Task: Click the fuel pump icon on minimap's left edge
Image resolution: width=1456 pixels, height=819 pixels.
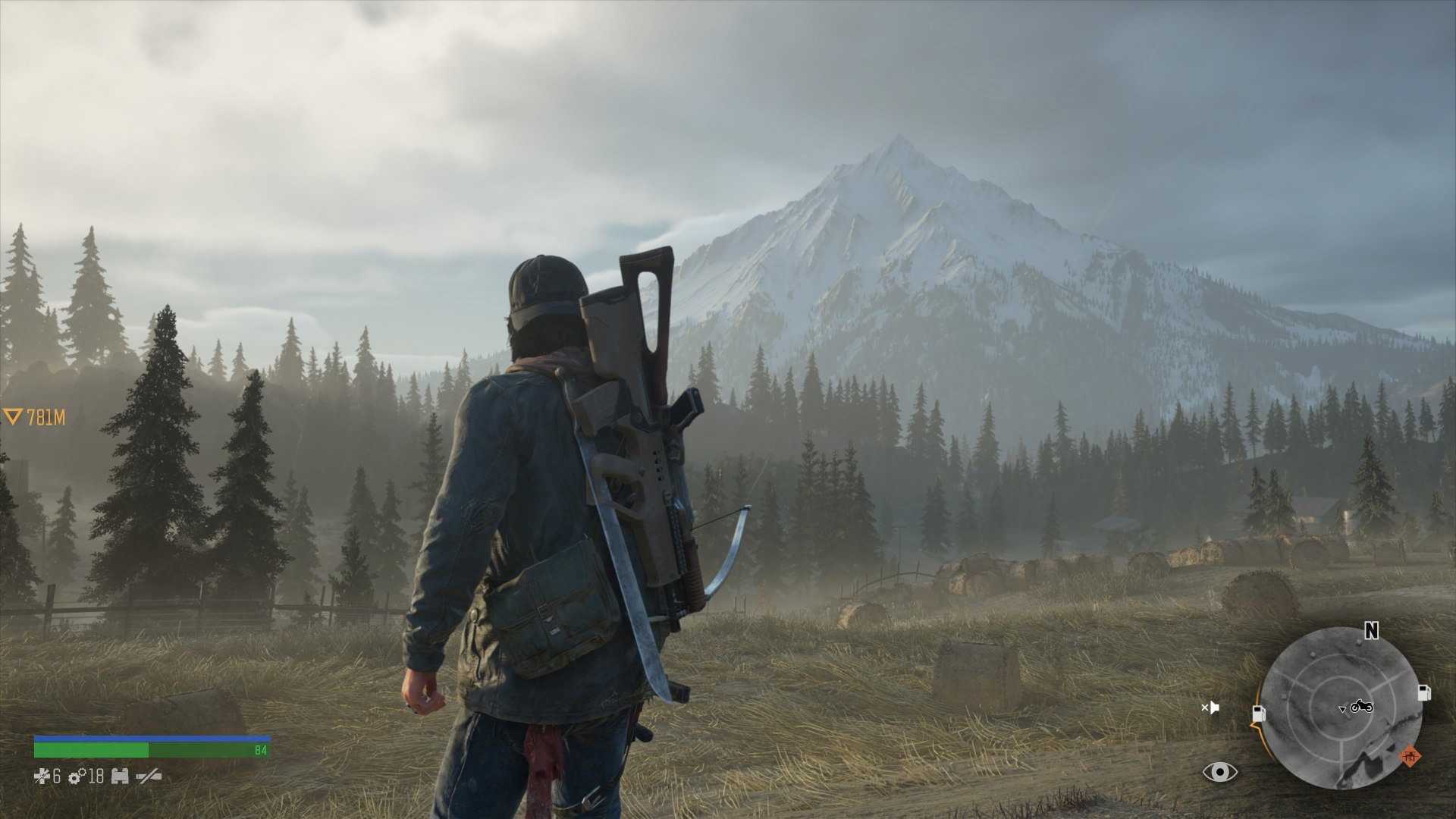Action: [x=1260, y=714]
